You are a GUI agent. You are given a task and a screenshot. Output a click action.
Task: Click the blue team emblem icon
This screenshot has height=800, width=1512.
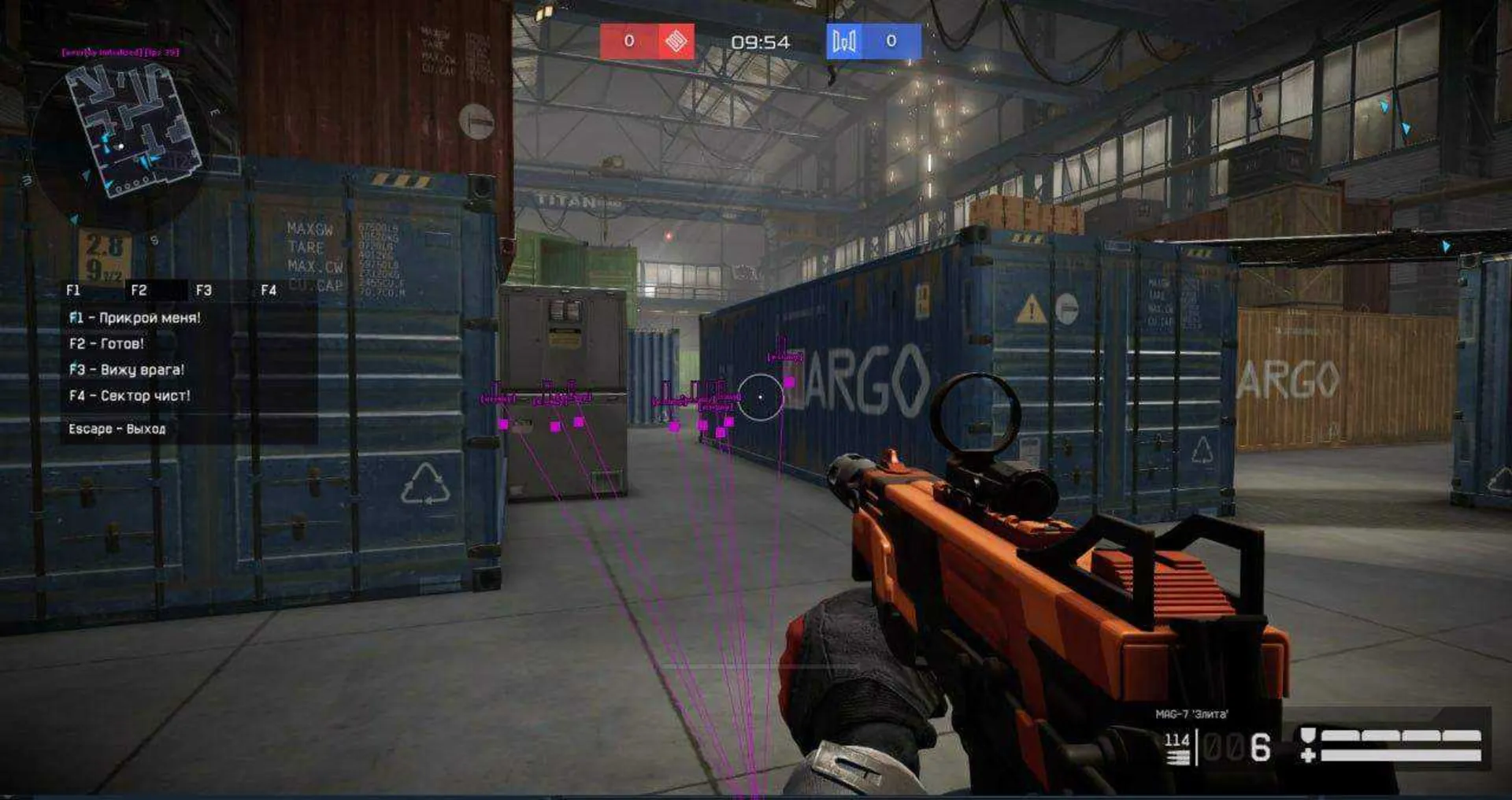(845, 42)
